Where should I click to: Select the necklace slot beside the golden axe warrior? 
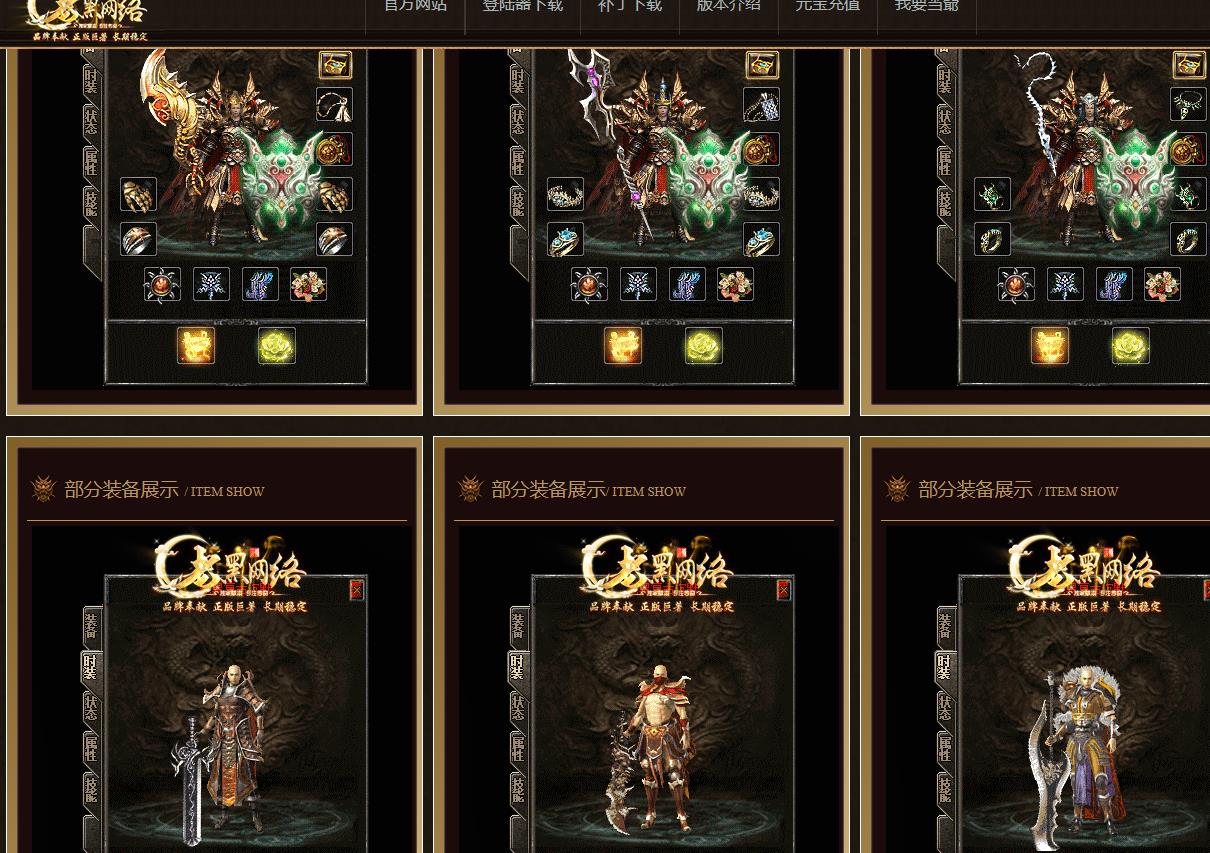click(335, 105)
